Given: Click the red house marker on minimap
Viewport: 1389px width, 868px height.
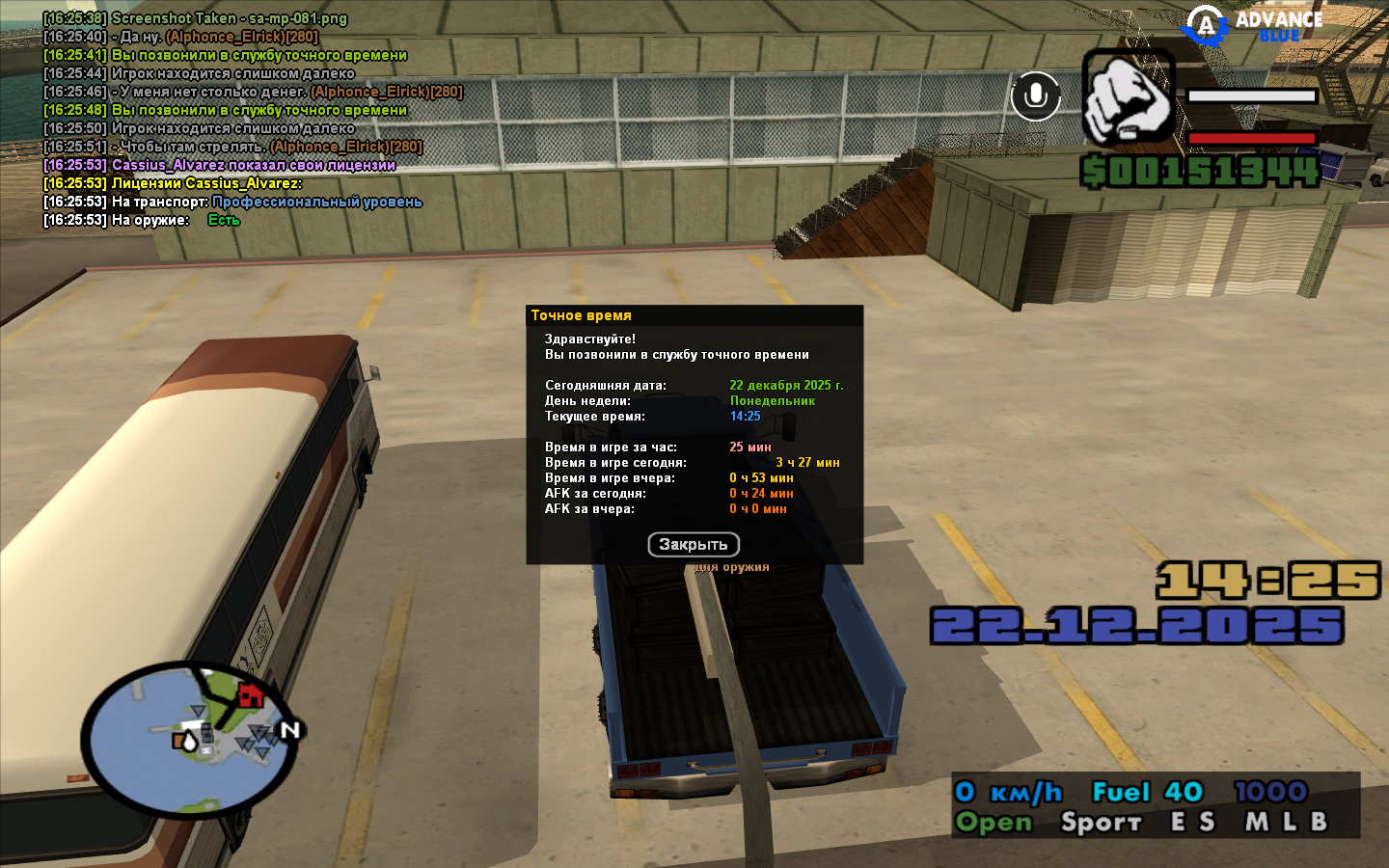Looking at the screenshot, I should (250, 693).
